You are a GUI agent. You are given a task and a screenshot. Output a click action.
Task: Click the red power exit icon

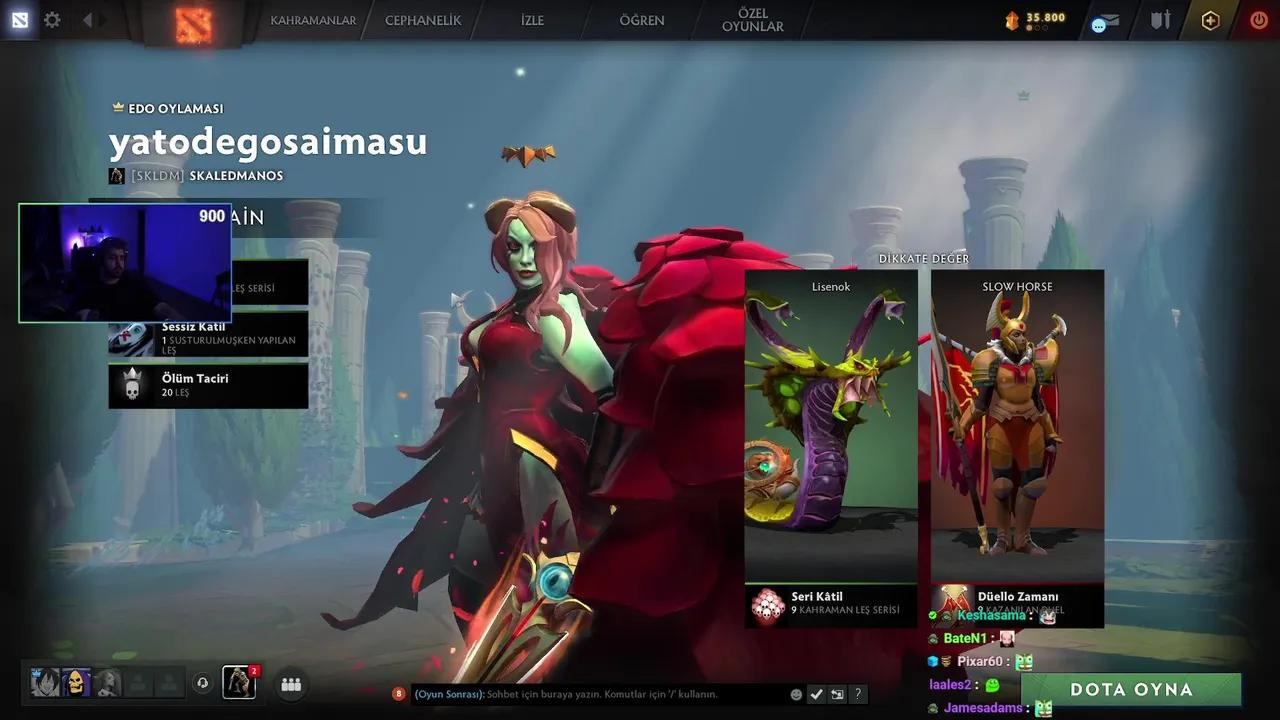(x=1258, y=20)
